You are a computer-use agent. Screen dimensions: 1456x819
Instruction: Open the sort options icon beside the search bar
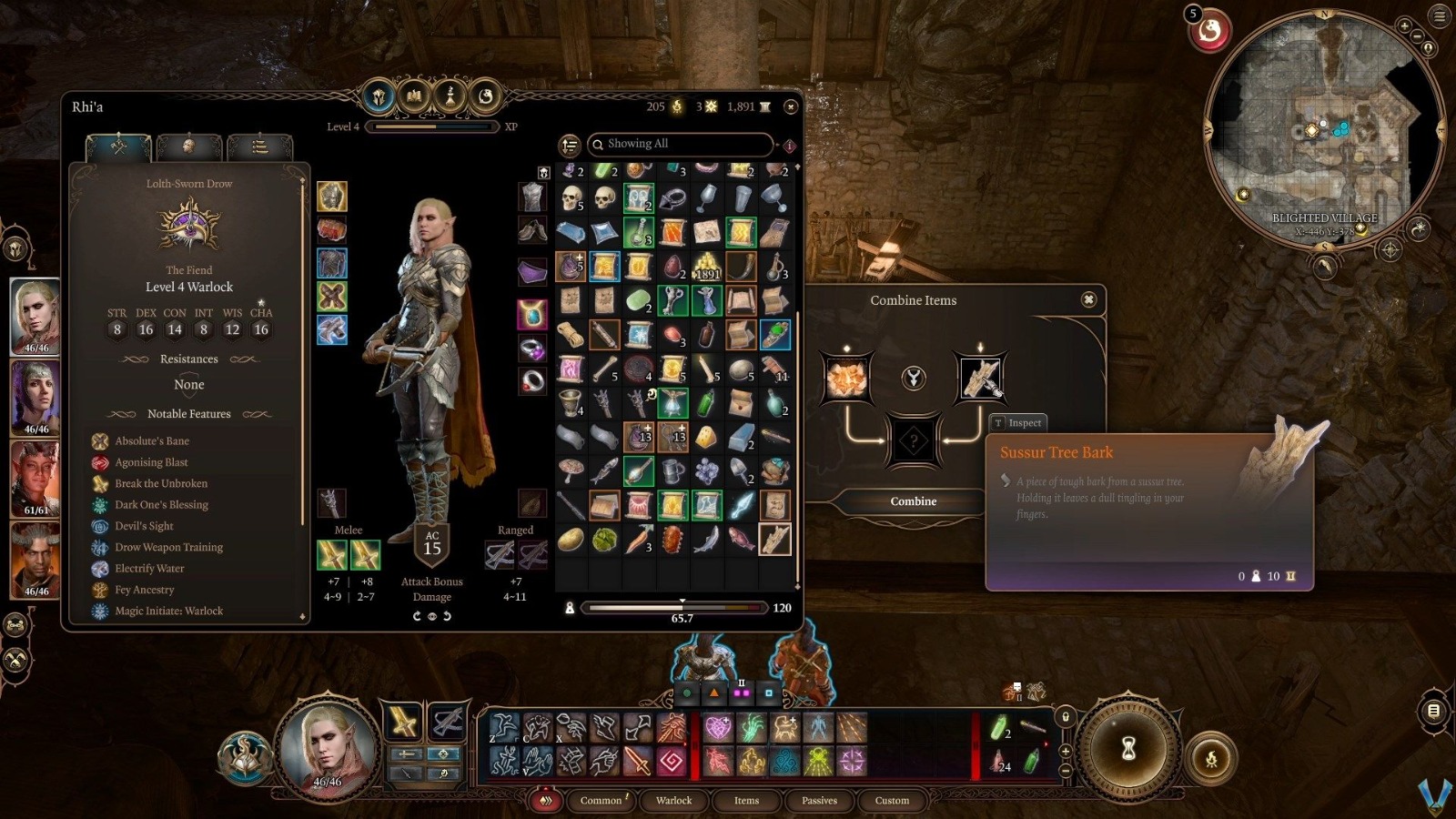569,144
